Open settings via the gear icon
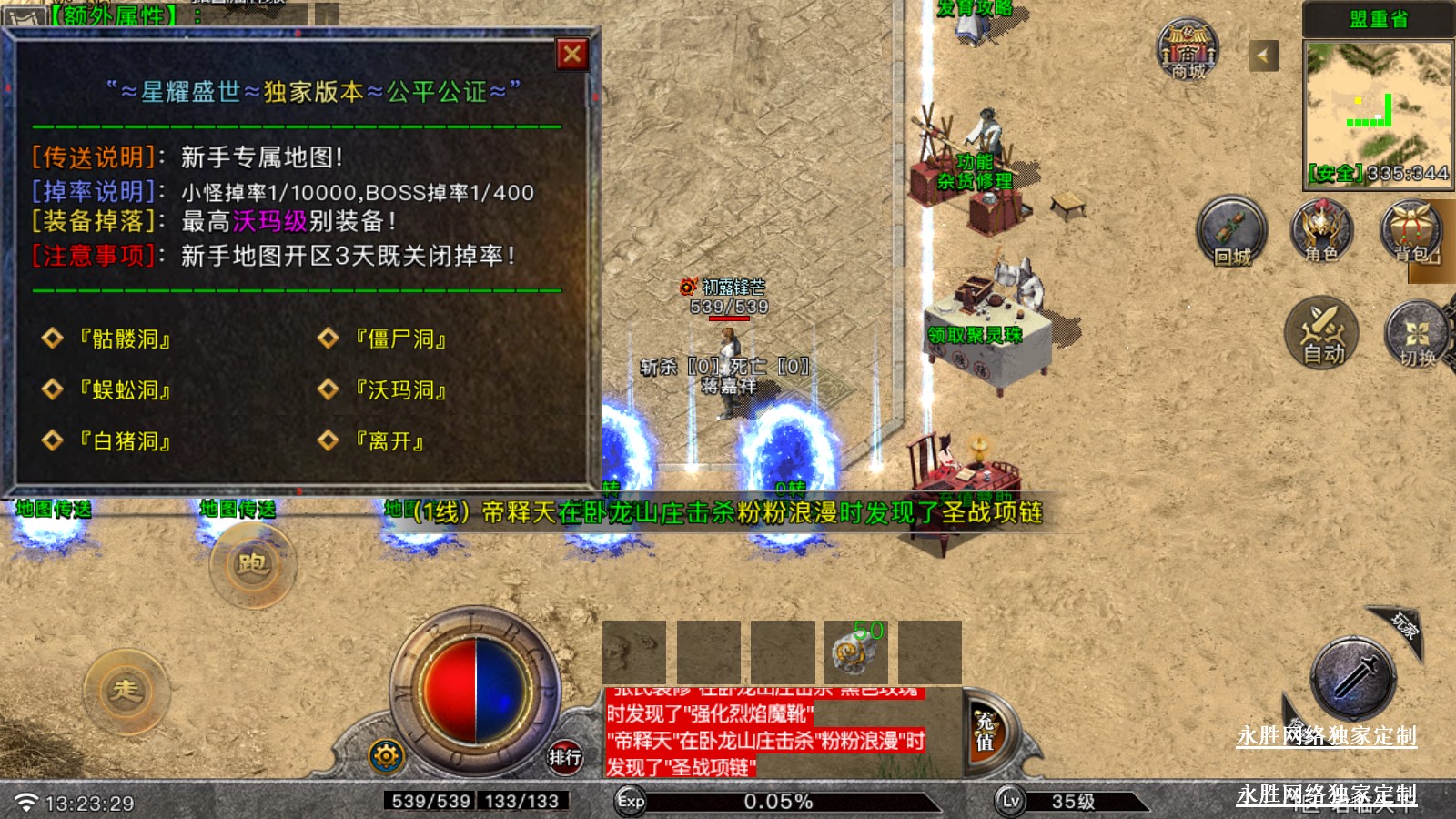 (x=386, y=755)
